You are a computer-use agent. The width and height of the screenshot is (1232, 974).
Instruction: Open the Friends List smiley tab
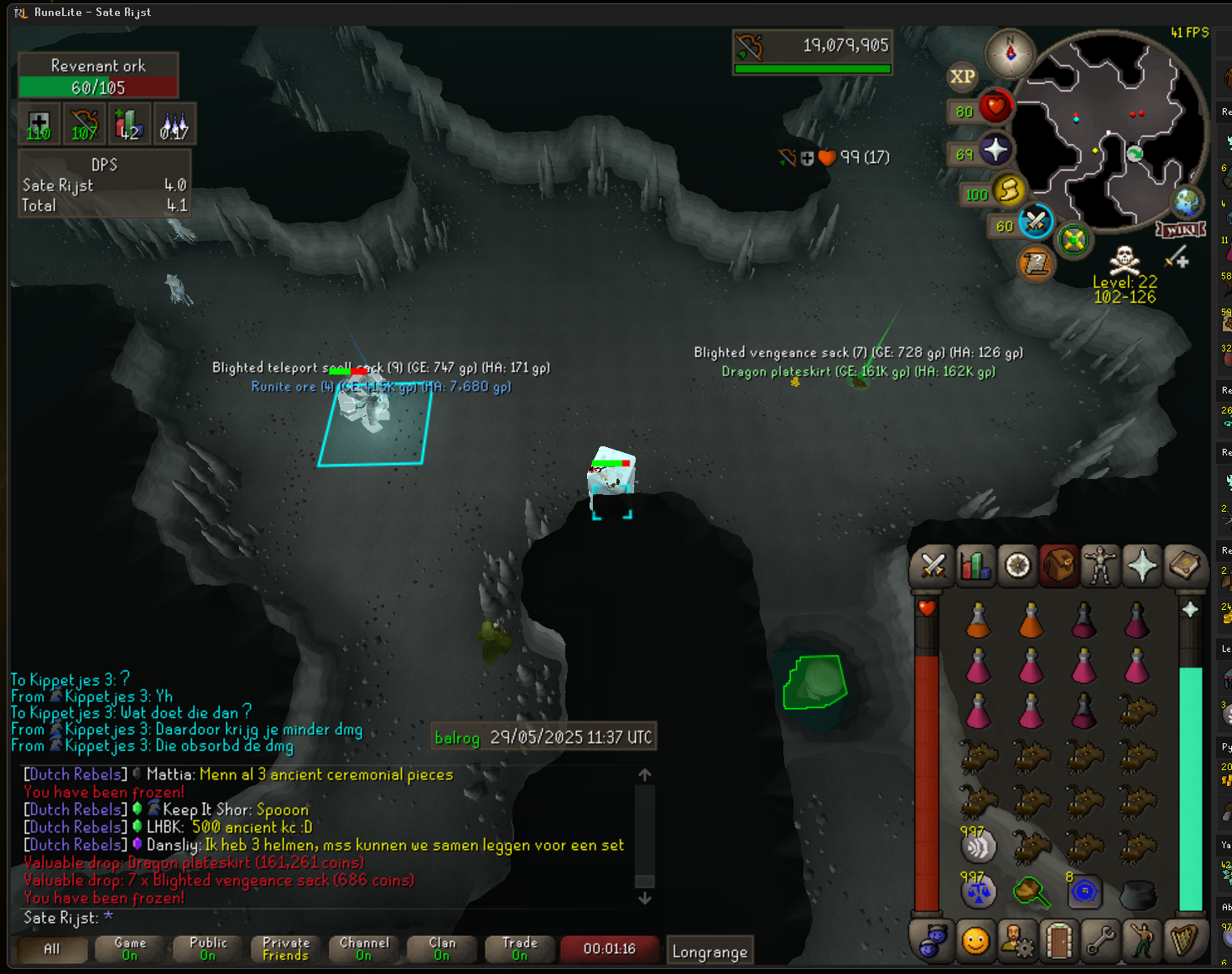click(x=975, y=941)
